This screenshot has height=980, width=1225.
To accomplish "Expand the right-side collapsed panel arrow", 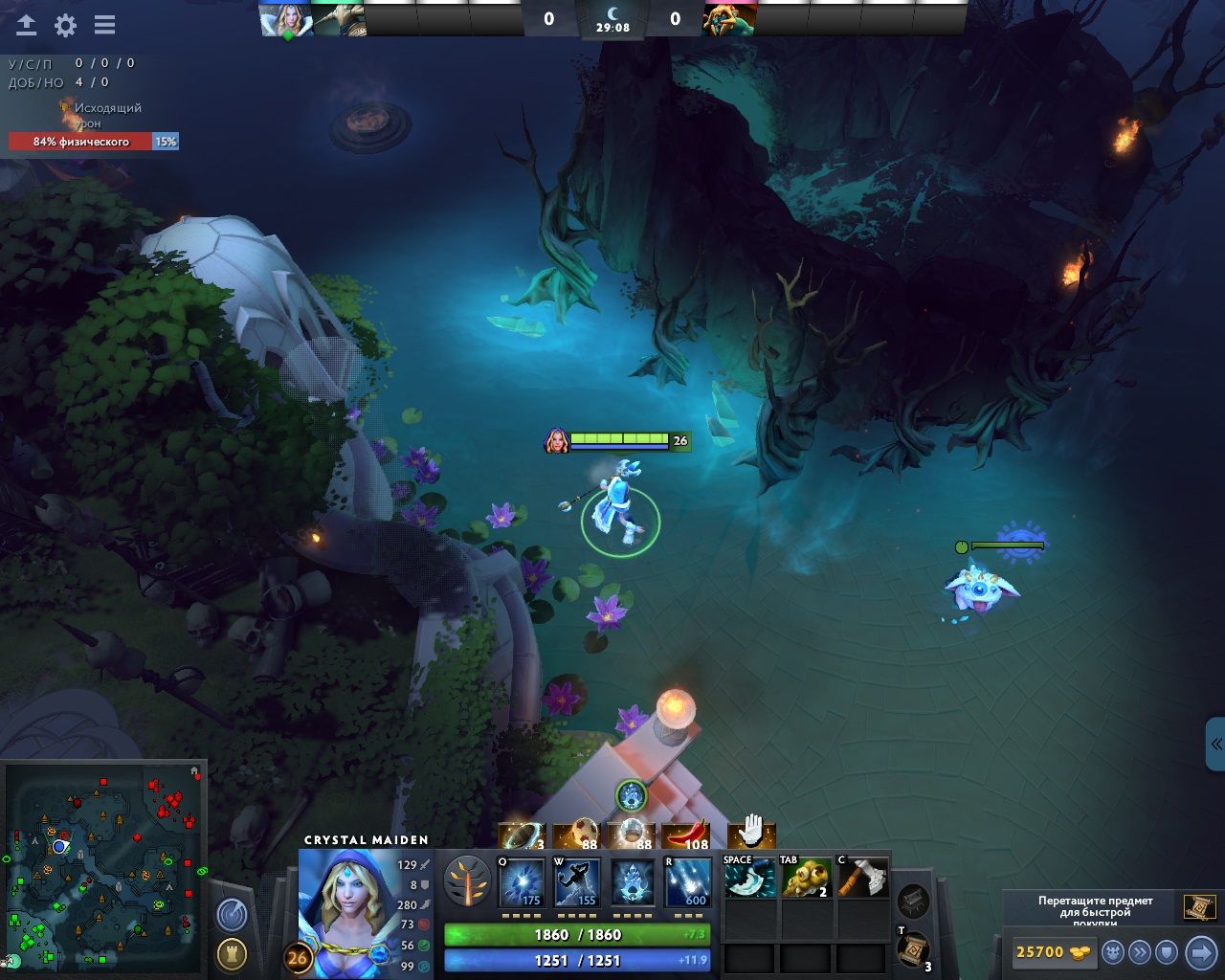I will point(1215,744).
